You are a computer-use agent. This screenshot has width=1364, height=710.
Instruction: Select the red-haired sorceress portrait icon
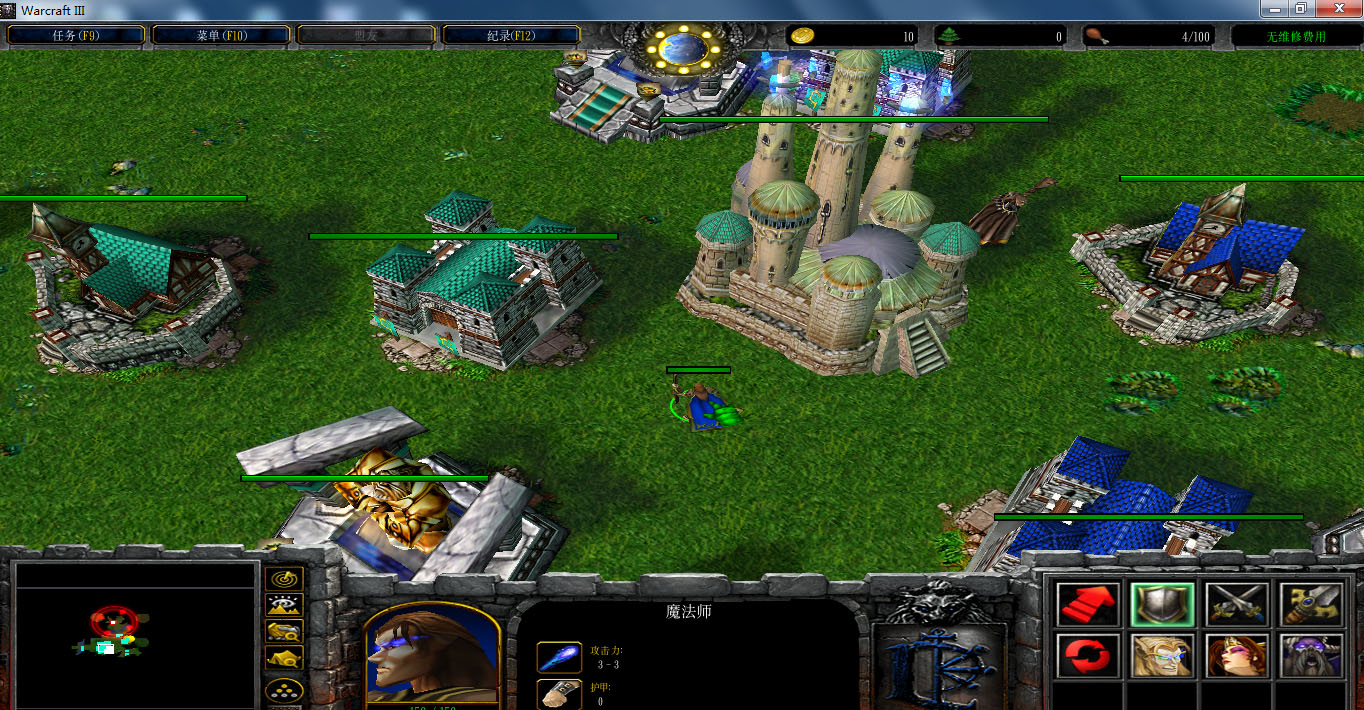1237,655
